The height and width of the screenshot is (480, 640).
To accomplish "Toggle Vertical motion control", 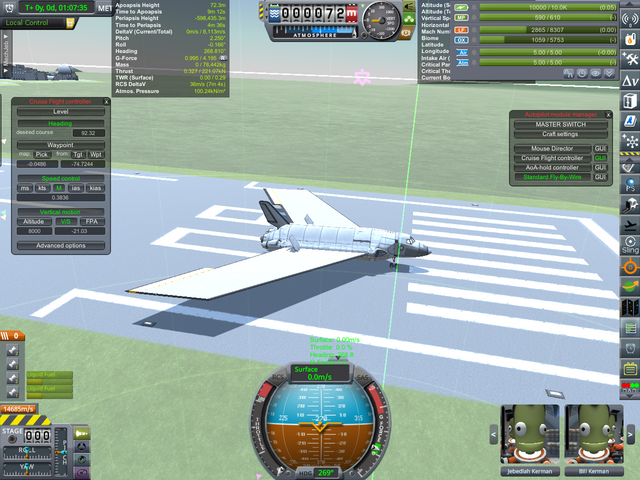I will tap(60, 210).
